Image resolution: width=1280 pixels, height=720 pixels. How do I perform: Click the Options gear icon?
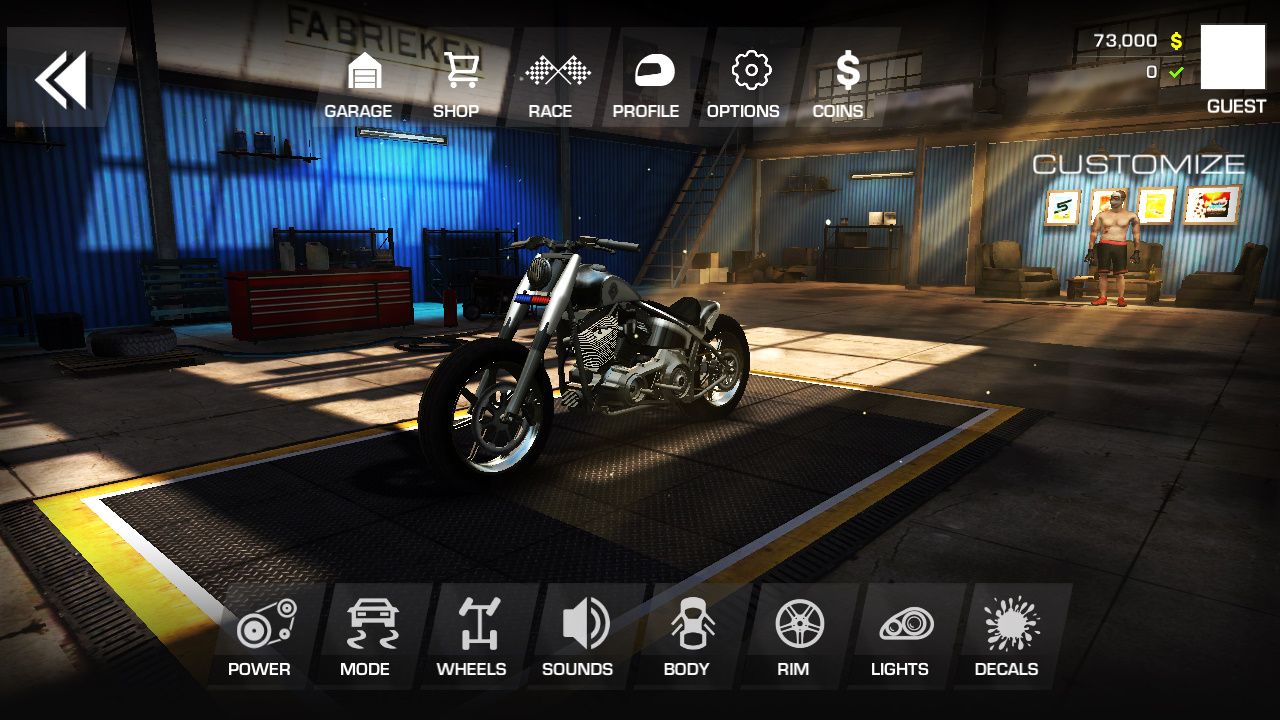(x=744, y=71)
